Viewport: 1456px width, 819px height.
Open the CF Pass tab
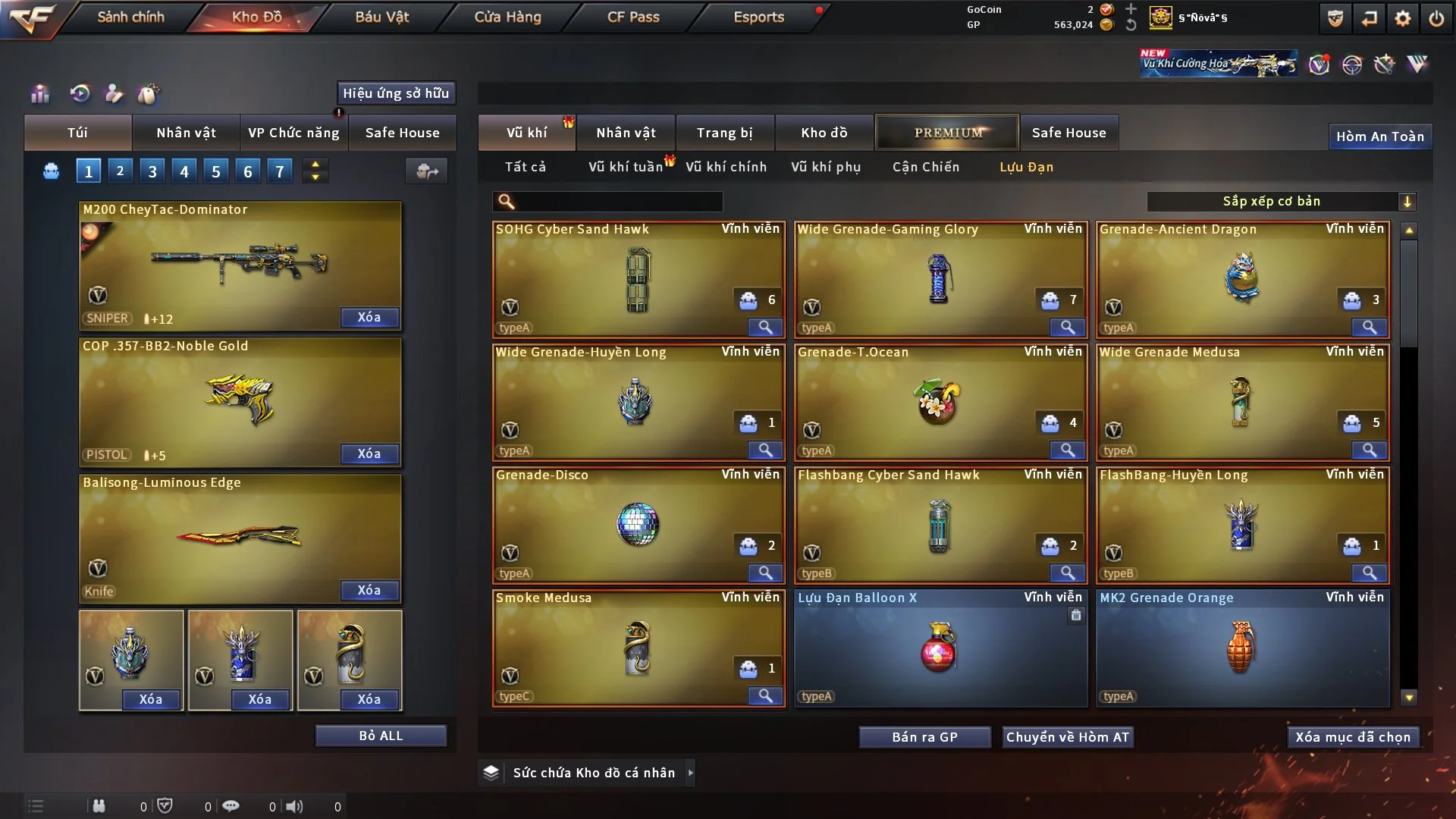click(633, 17)
